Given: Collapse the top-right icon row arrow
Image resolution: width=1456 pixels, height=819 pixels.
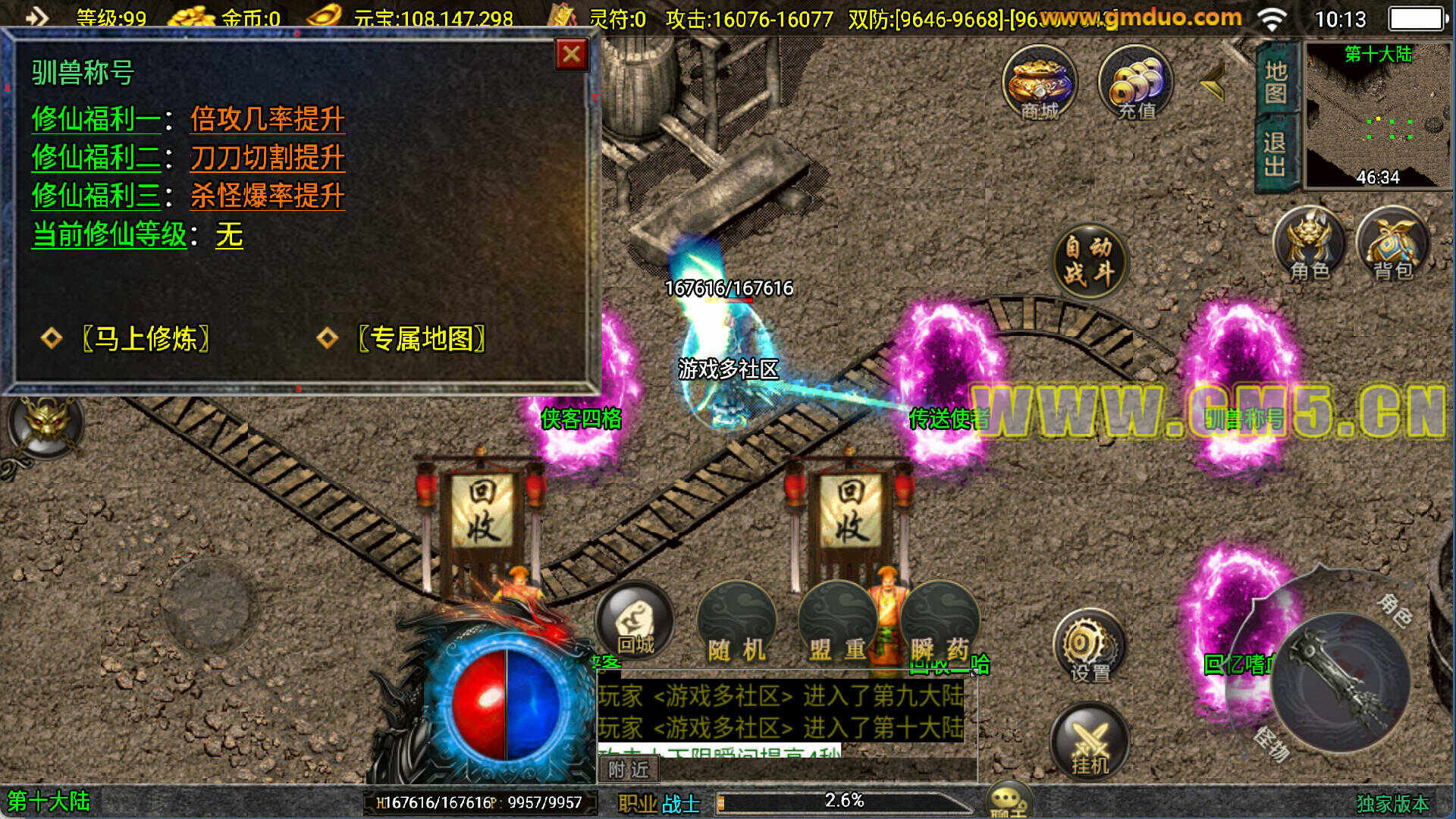Looking at the screenshot, I should point(1213,82).
